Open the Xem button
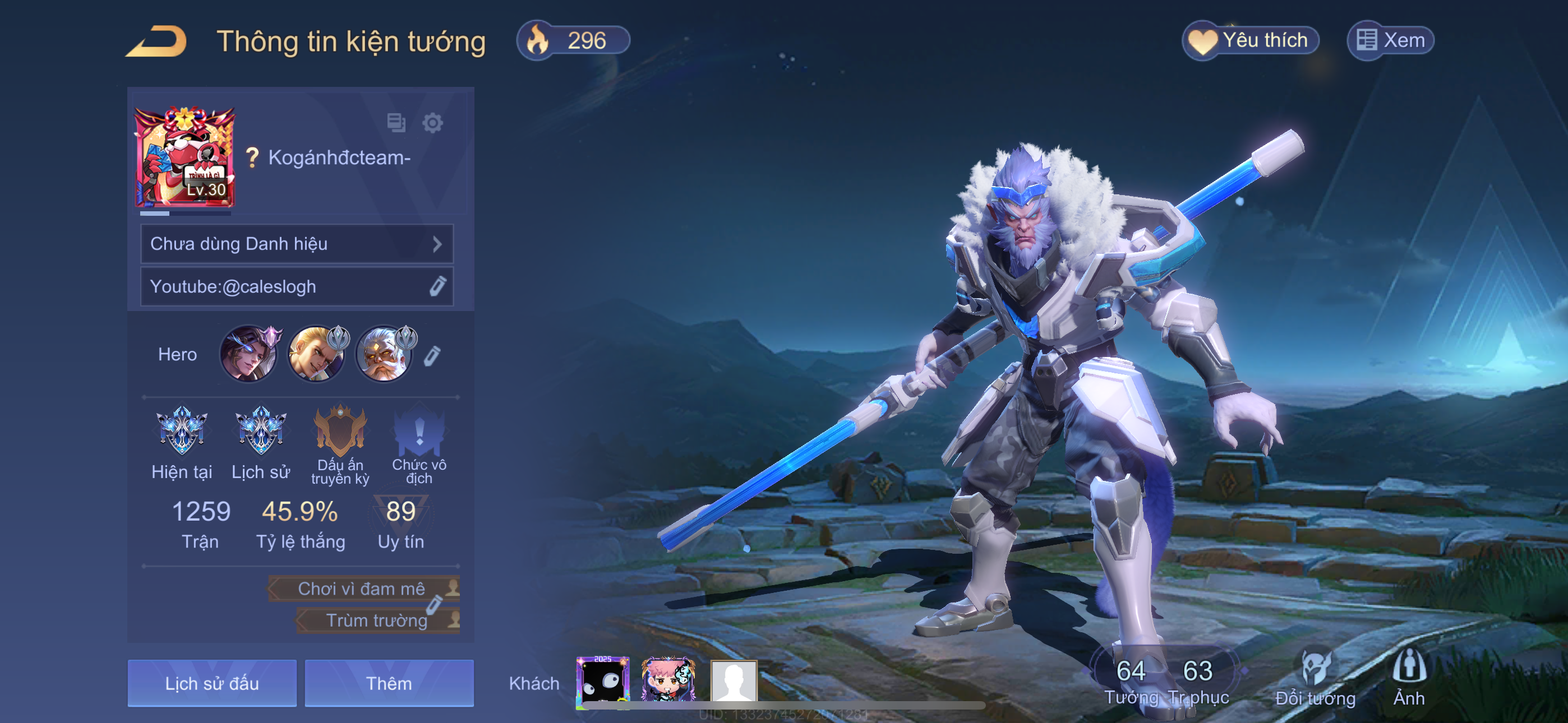Image resolution: width=1568 pixels, height=723 pixels. click(1391, 41)
